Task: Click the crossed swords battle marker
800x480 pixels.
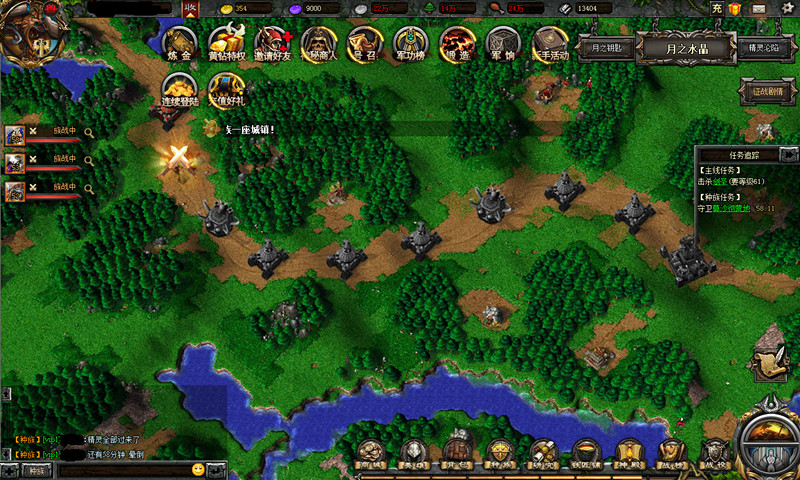Action: click(x=178, y=157)
